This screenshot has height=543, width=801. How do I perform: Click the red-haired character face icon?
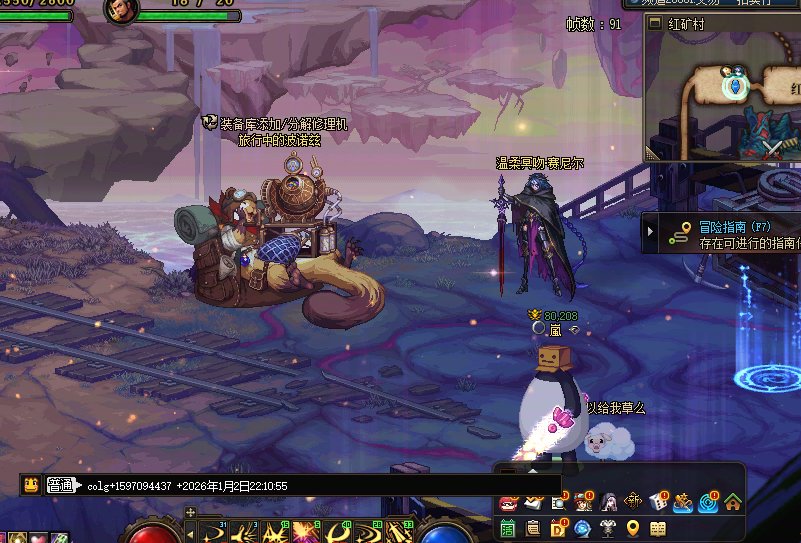click(x=583, y=503)
